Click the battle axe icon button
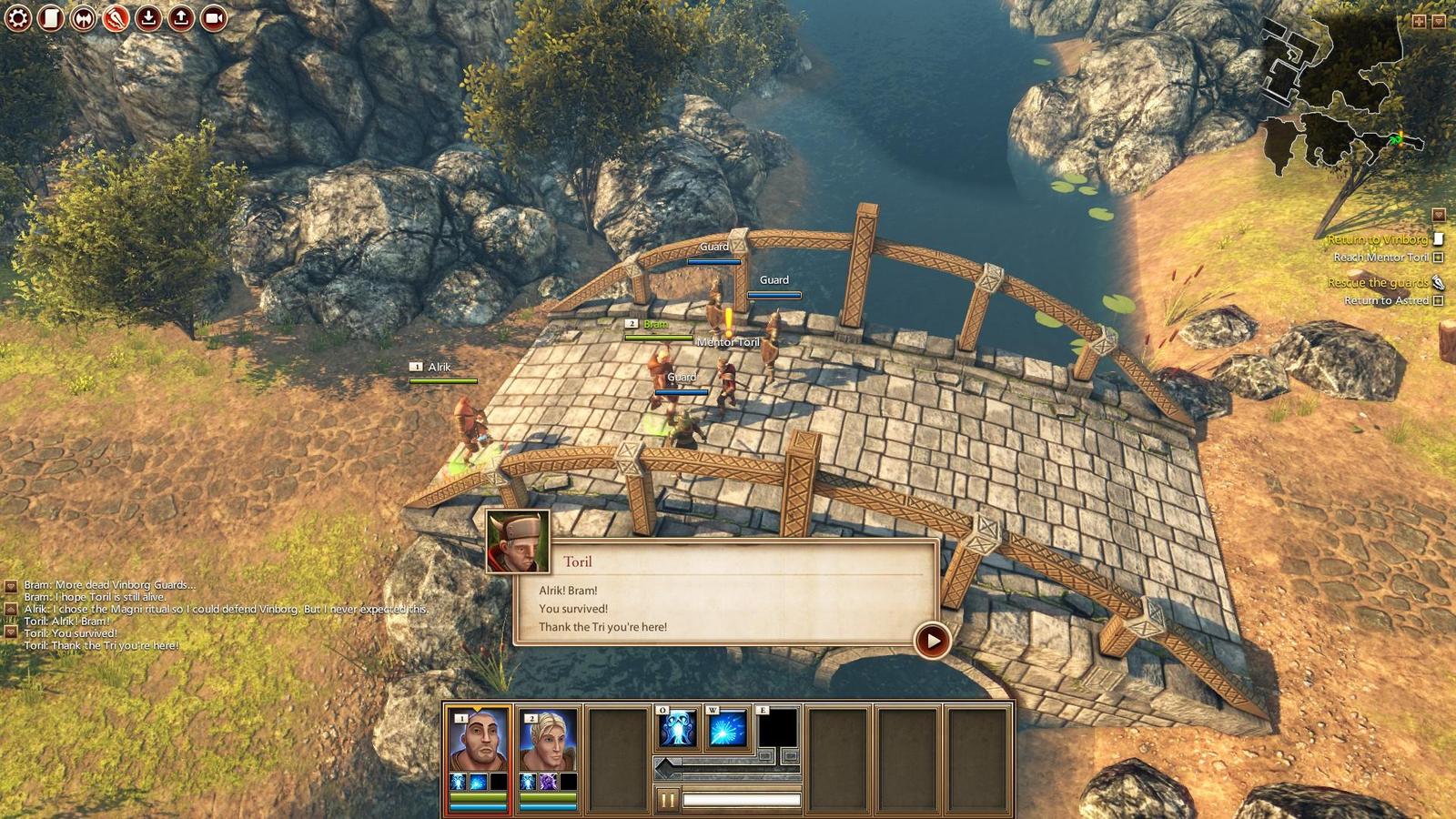 pos(83,17)
